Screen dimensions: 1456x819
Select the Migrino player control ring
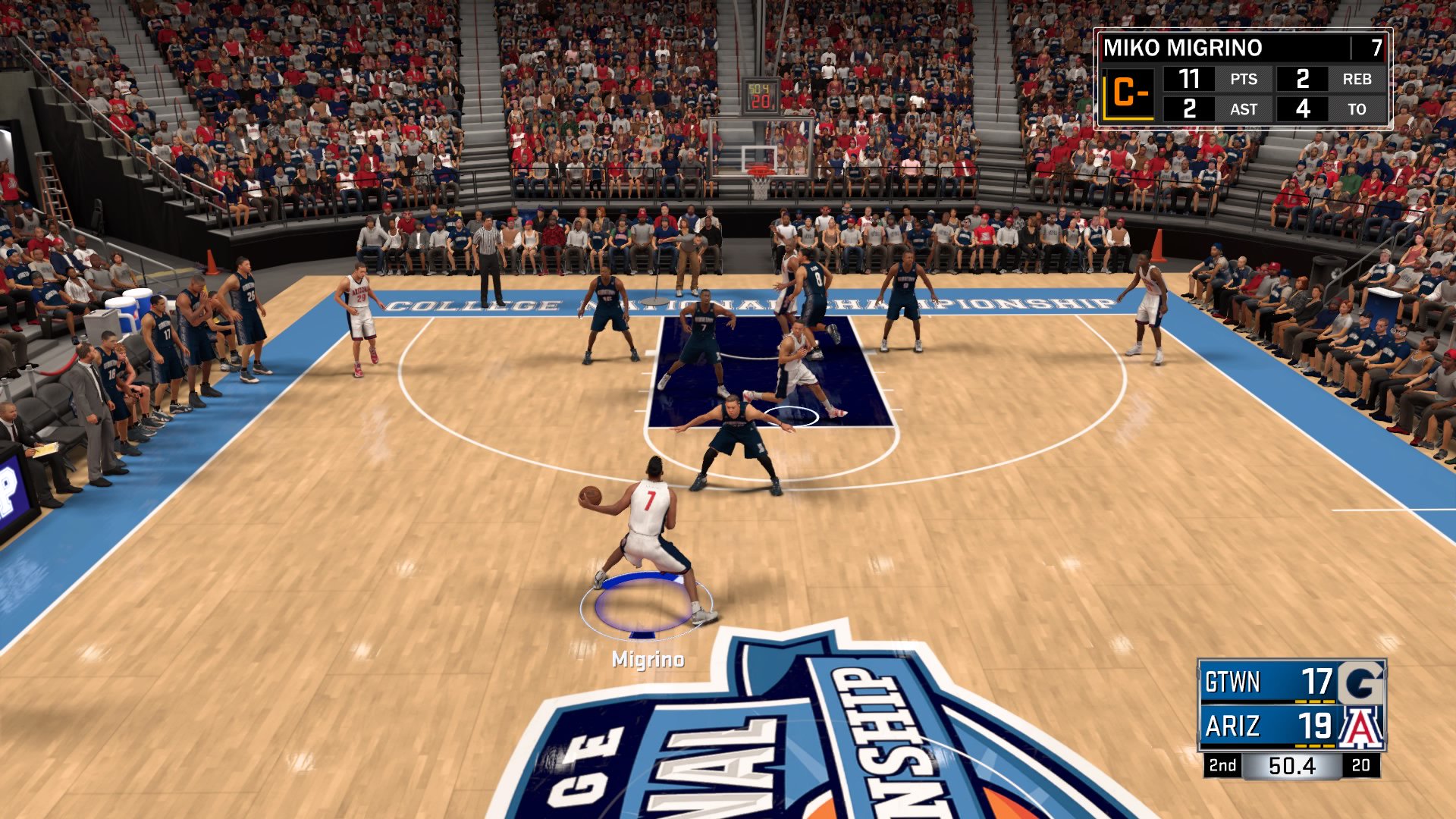645,605
